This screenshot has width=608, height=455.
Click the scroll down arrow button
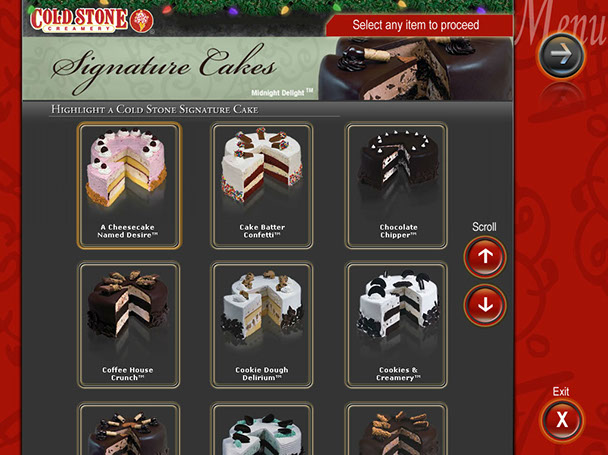pos(485,305)
